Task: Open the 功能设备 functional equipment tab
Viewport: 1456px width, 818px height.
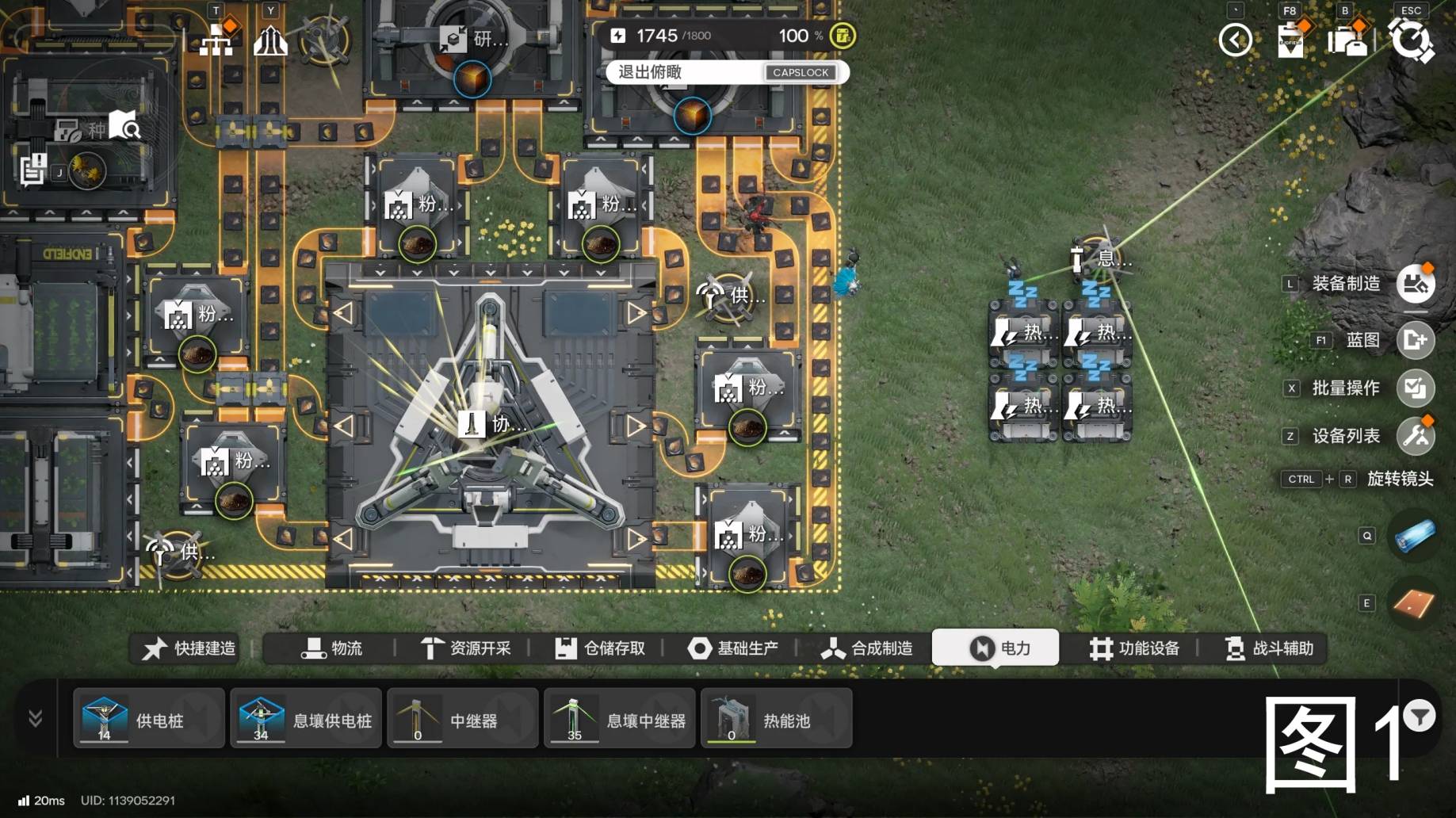Action: tap(1134, 648)
